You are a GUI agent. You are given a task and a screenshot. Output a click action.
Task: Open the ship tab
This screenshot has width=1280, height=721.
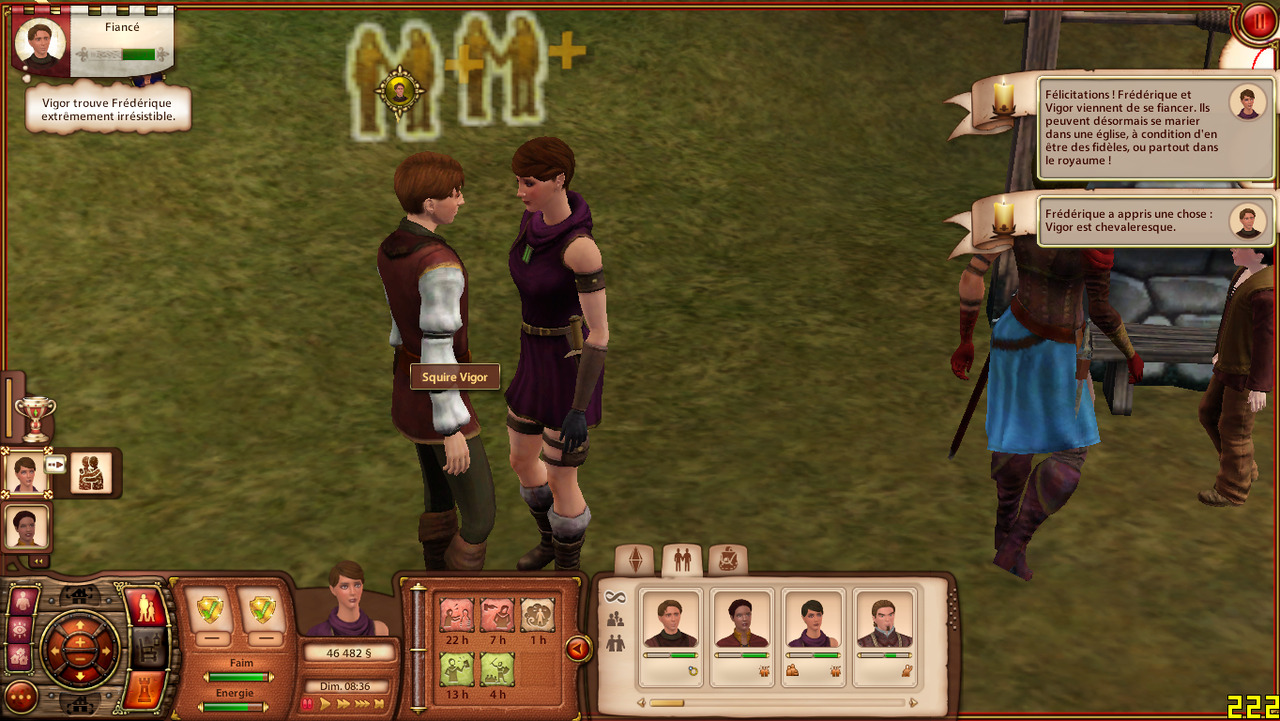(728, 560)
